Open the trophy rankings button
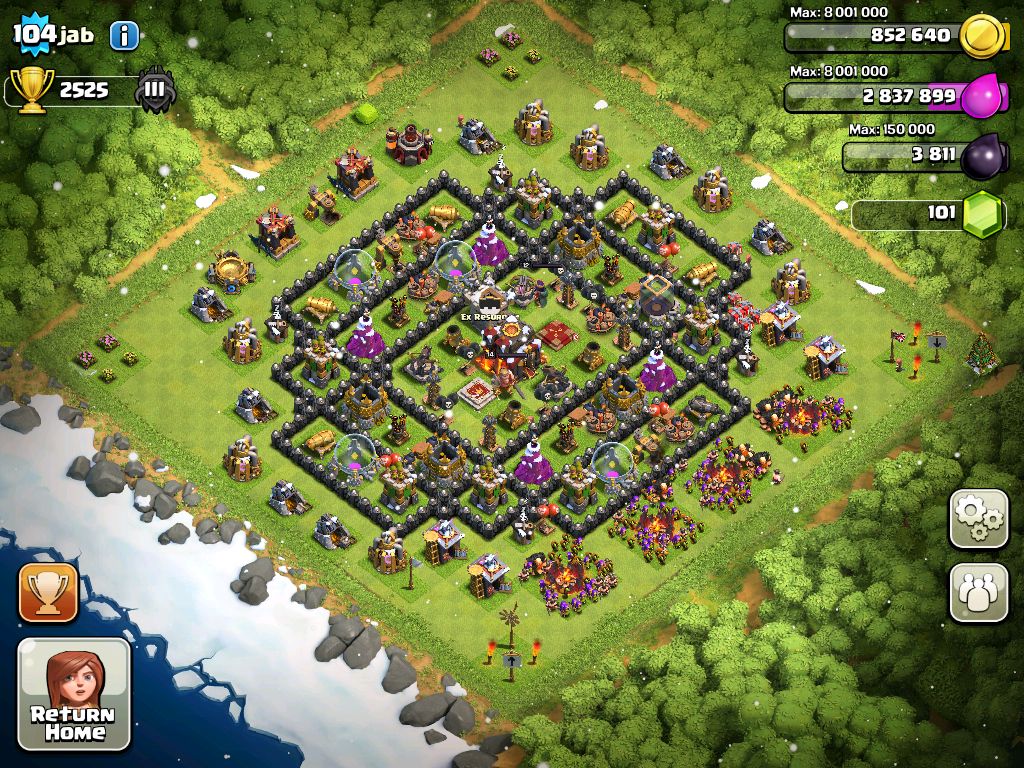1024x768 pixels. pyautogui.click(x=48, y=592)
